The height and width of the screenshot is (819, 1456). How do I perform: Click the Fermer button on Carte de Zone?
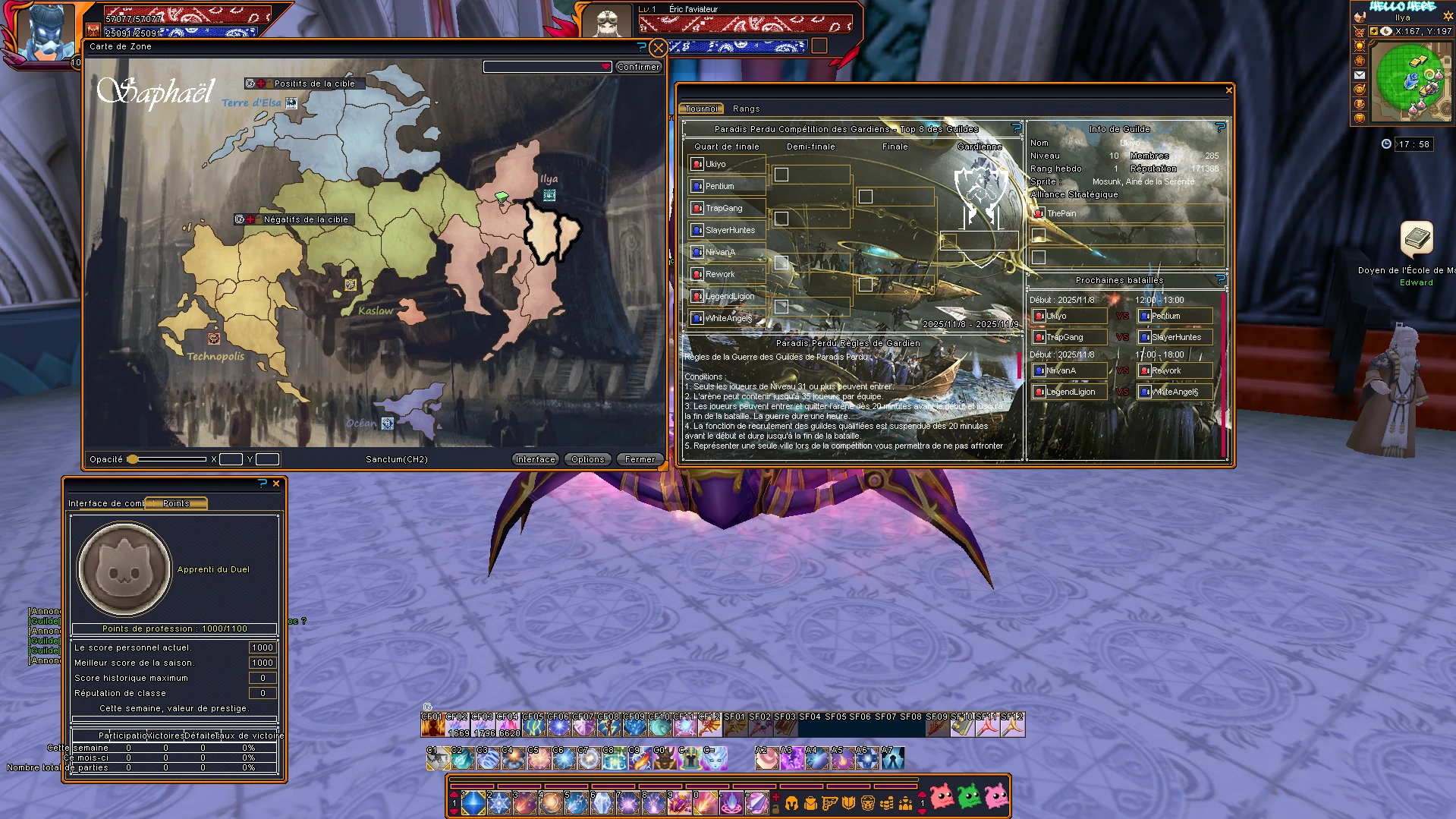point(640,458)
